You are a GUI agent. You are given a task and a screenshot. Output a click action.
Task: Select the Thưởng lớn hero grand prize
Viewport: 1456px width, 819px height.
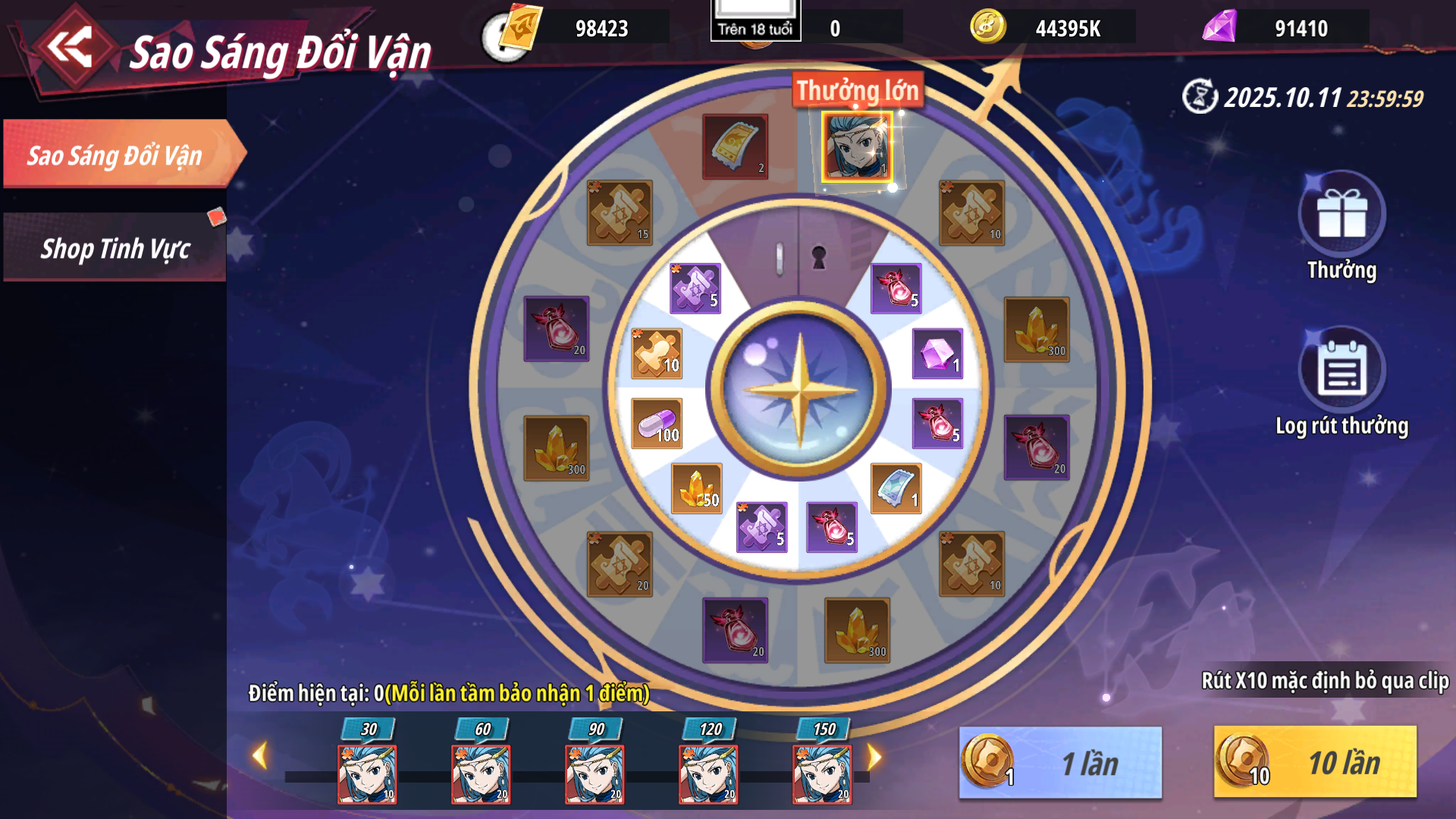857,147
